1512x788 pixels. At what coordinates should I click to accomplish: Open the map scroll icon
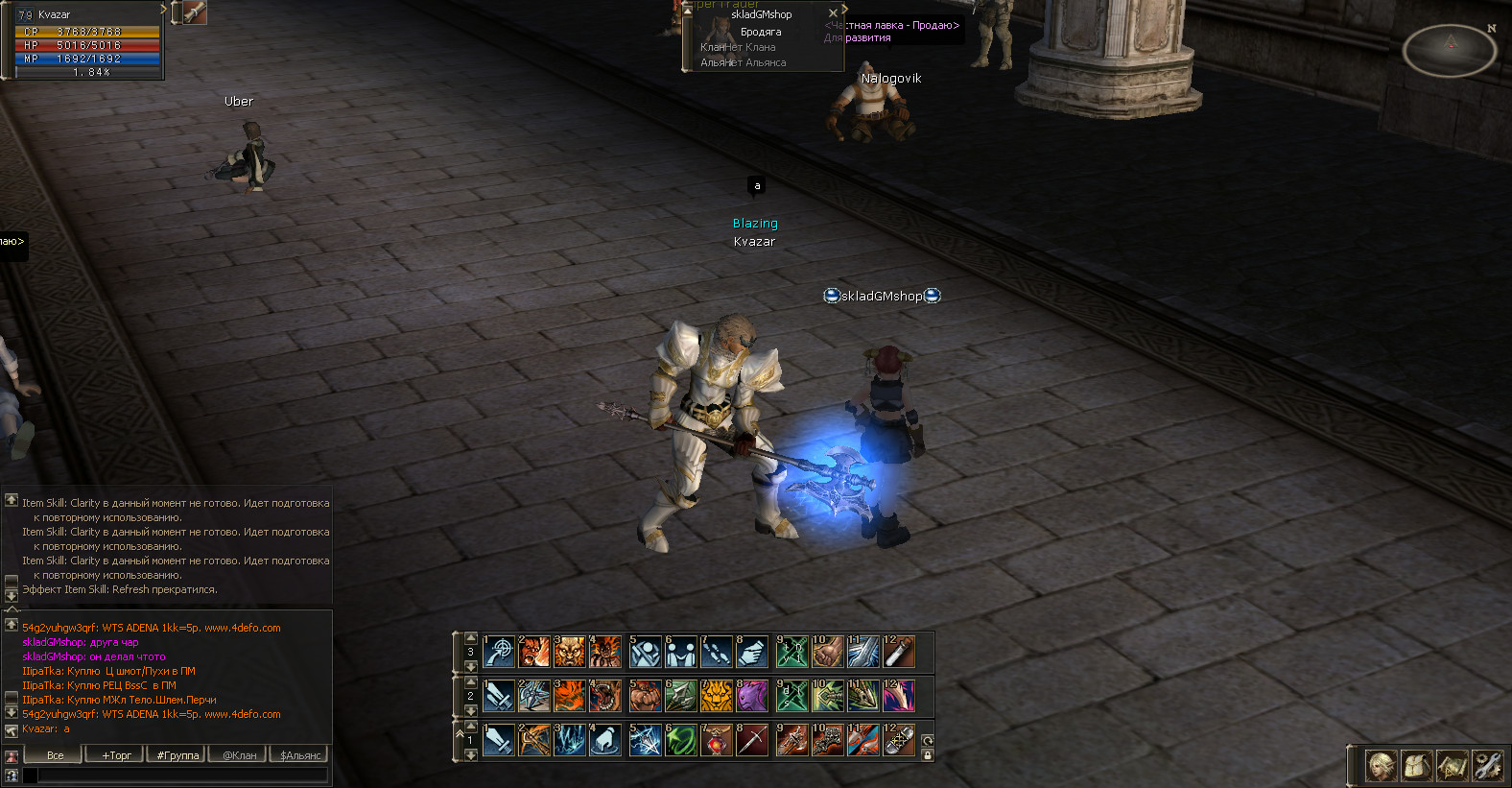tap(1453, 766)
